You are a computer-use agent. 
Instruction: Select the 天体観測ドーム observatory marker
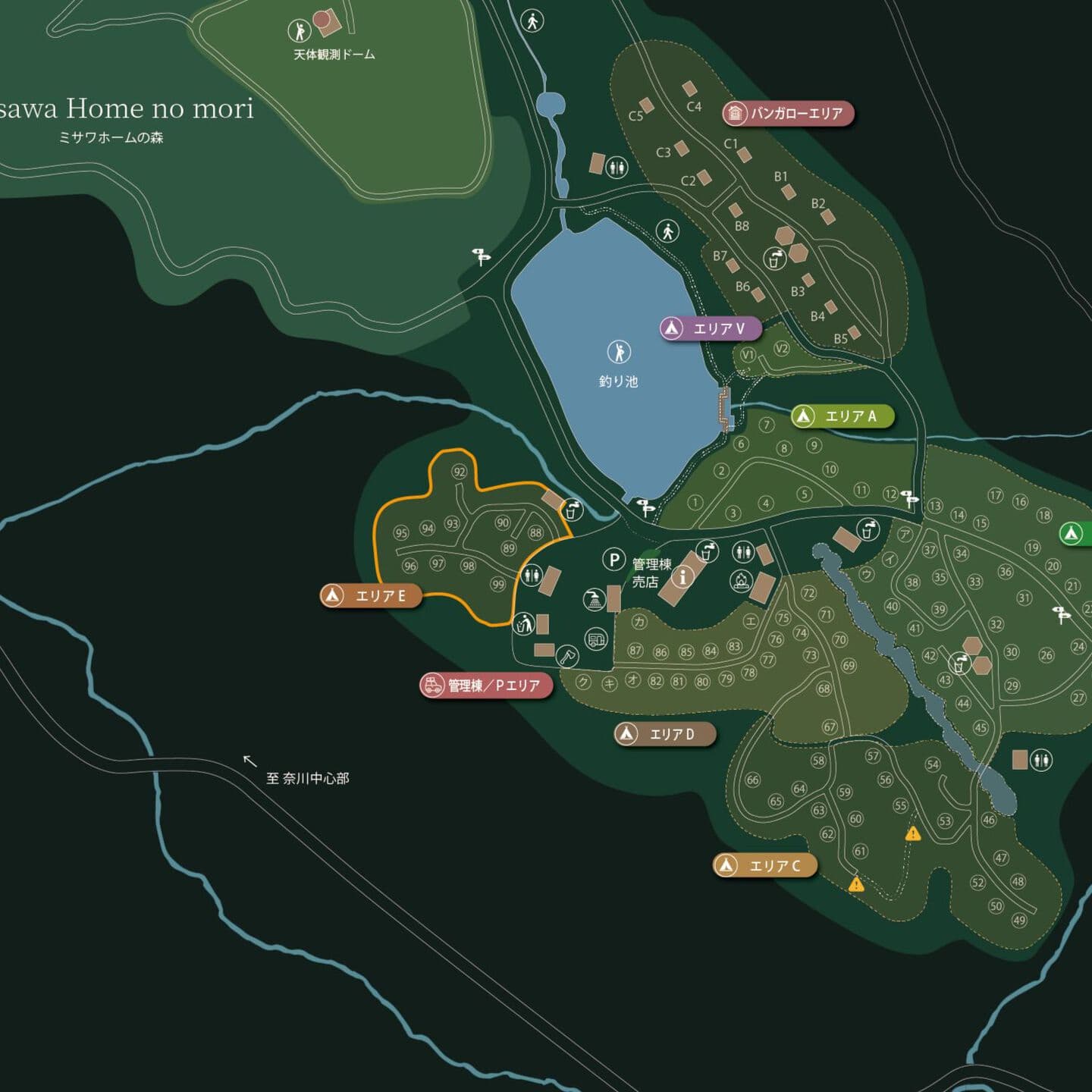(x=300, y=31)
